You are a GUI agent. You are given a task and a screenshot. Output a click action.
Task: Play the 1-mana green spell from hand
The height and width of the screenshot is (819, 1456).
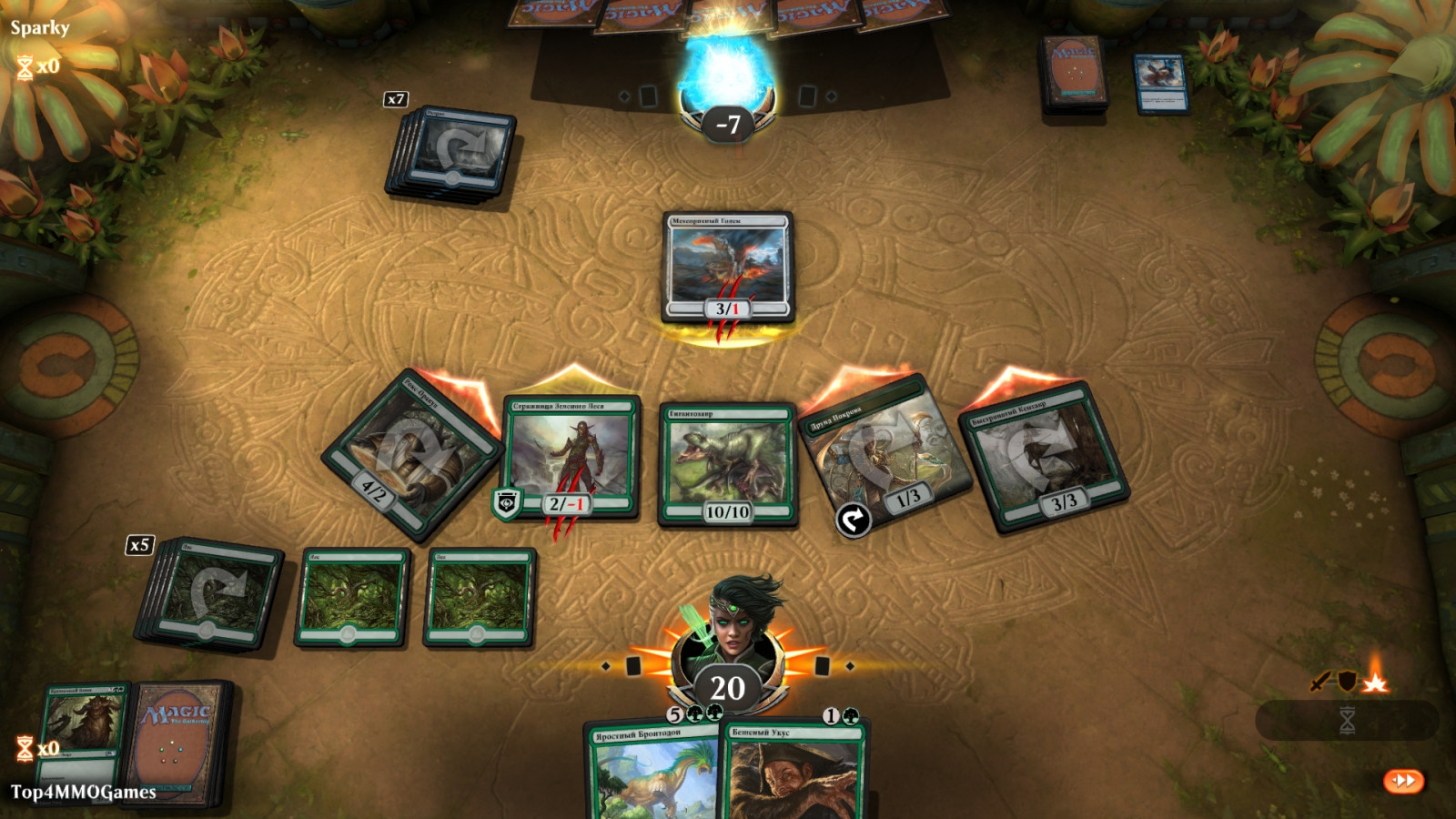click(794, 772)
